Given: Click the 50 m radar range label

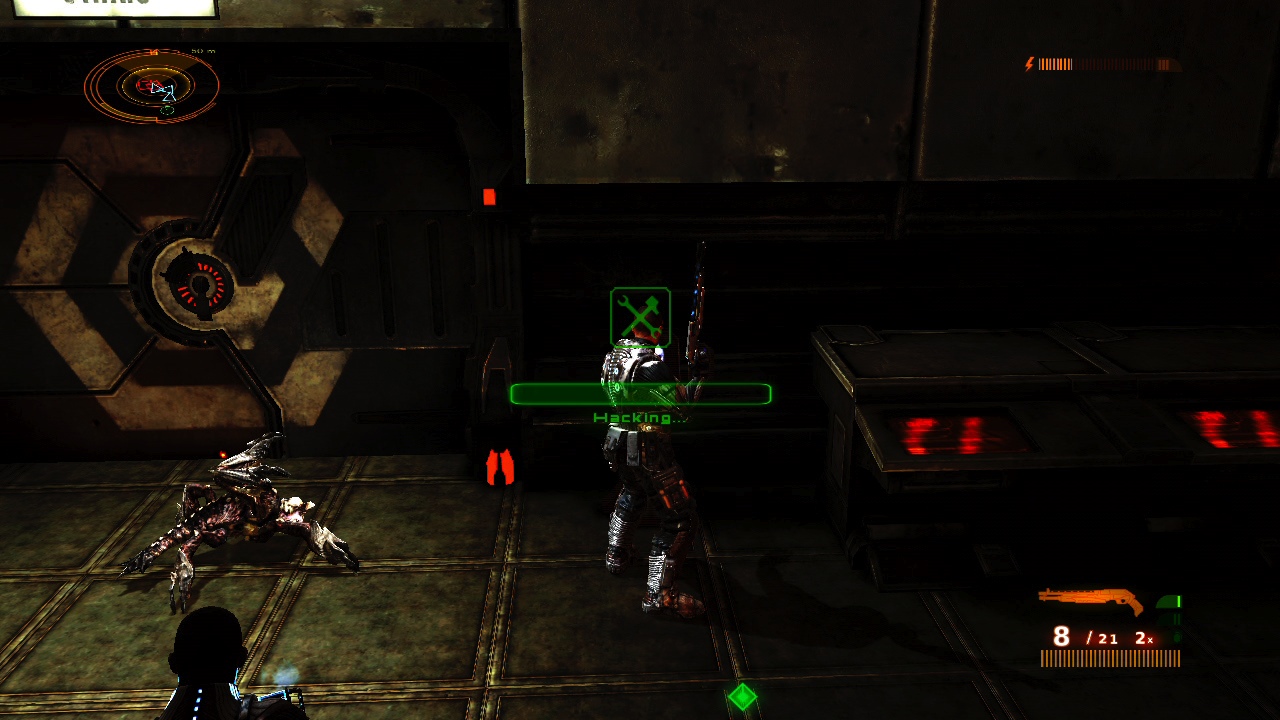Looking at the screenshot, I should pyautogui.click(x=203, y=51).
